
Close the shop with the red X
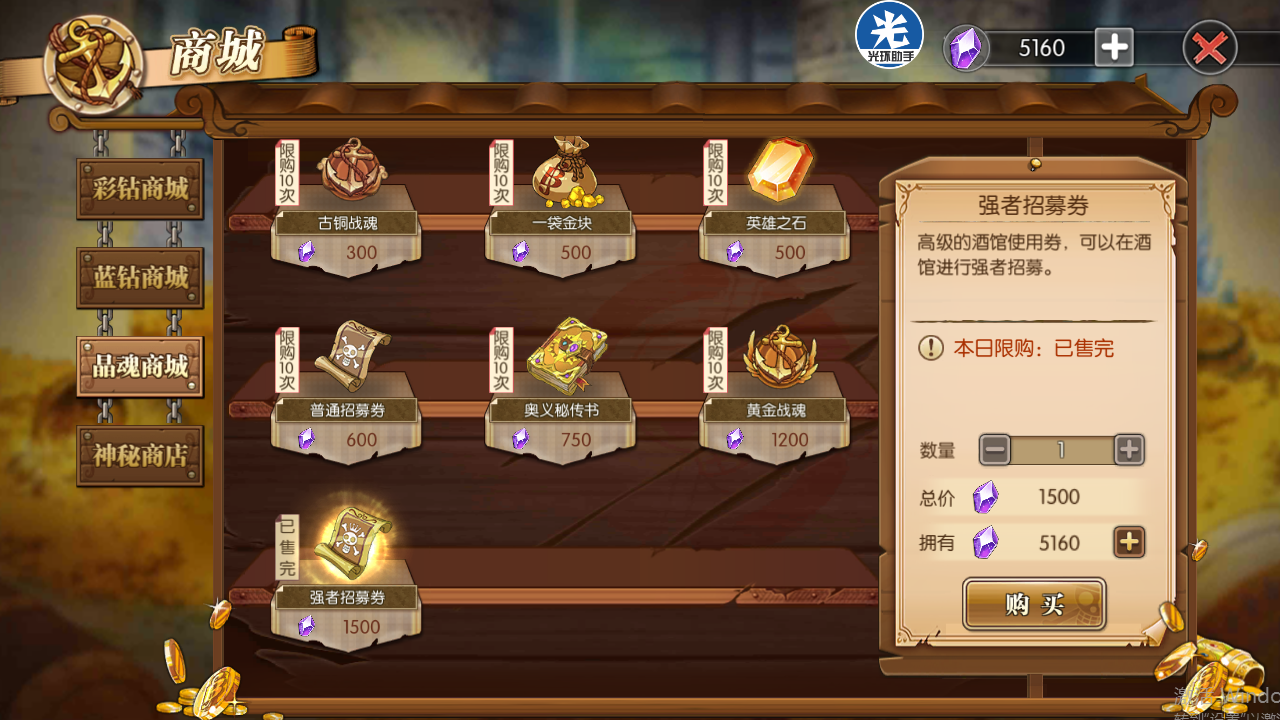tap(1209, 48)
